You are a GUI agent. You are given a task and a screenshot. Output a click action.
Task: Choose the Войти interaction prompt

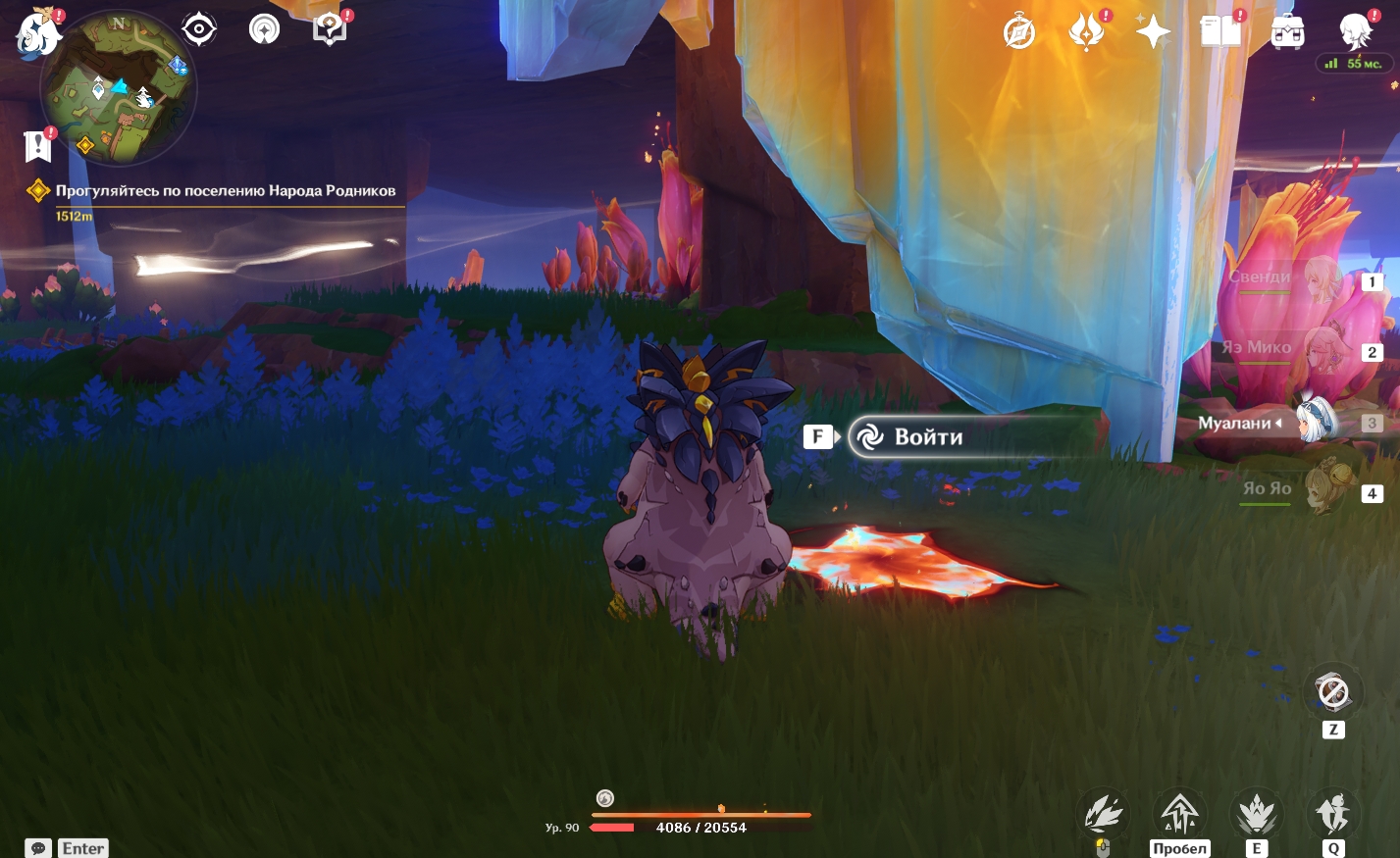[x=927, y=437]
